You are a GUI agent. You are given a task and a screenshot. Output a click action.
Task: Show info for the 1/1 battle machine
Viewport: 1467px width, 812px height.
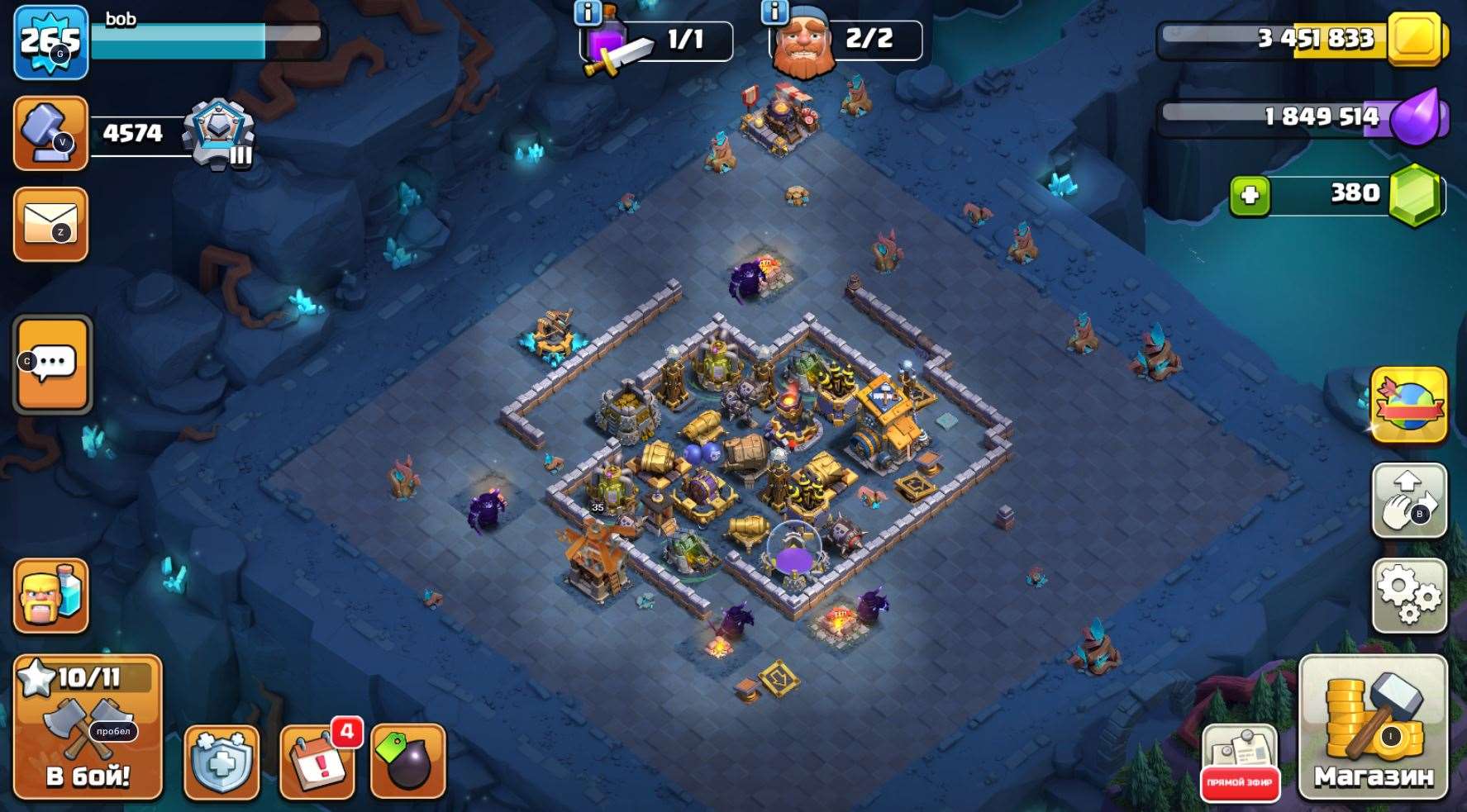(x=588, y=12)
